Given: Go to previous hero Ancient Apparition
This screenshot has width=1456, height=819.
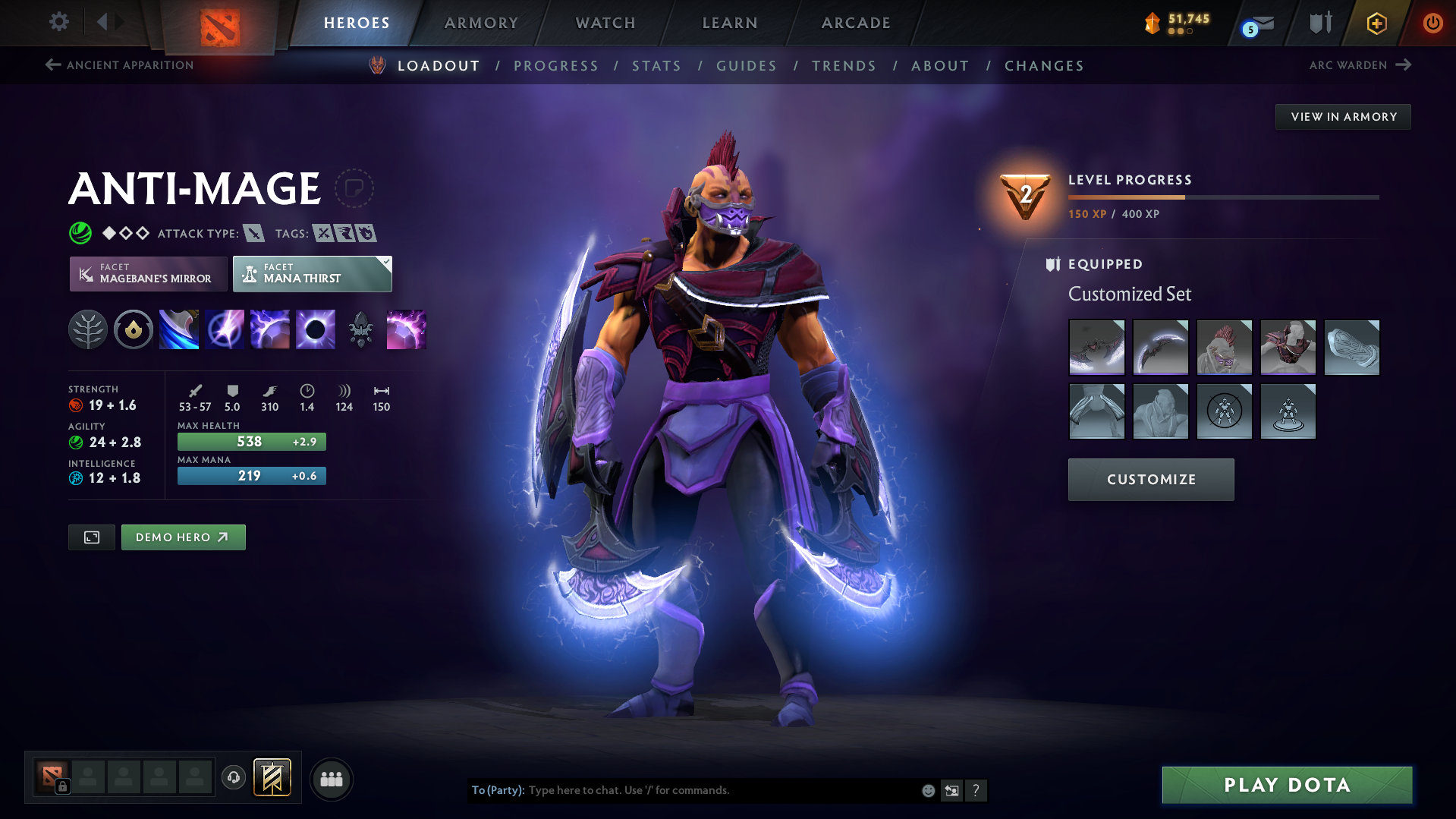Looking at the screenshot, I should coord(120,65).
